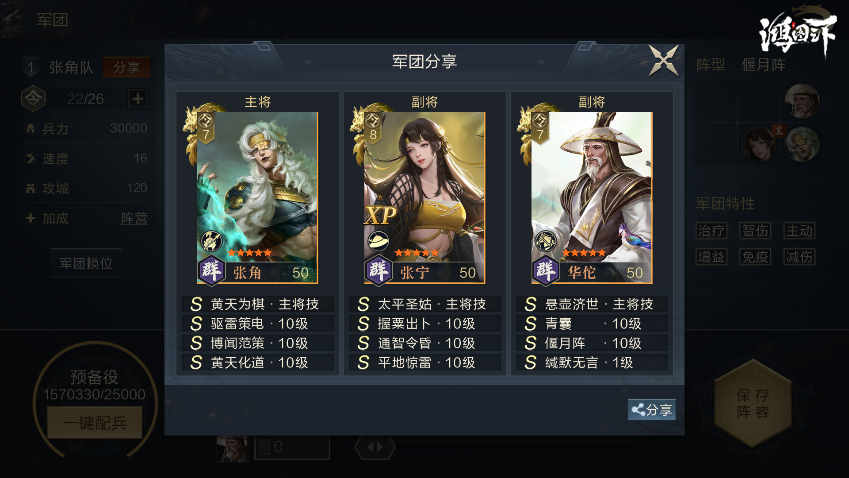Close the 军团分享 dialog
The image size is (849, 478).
pyautogui.click(x=663, y=60)
